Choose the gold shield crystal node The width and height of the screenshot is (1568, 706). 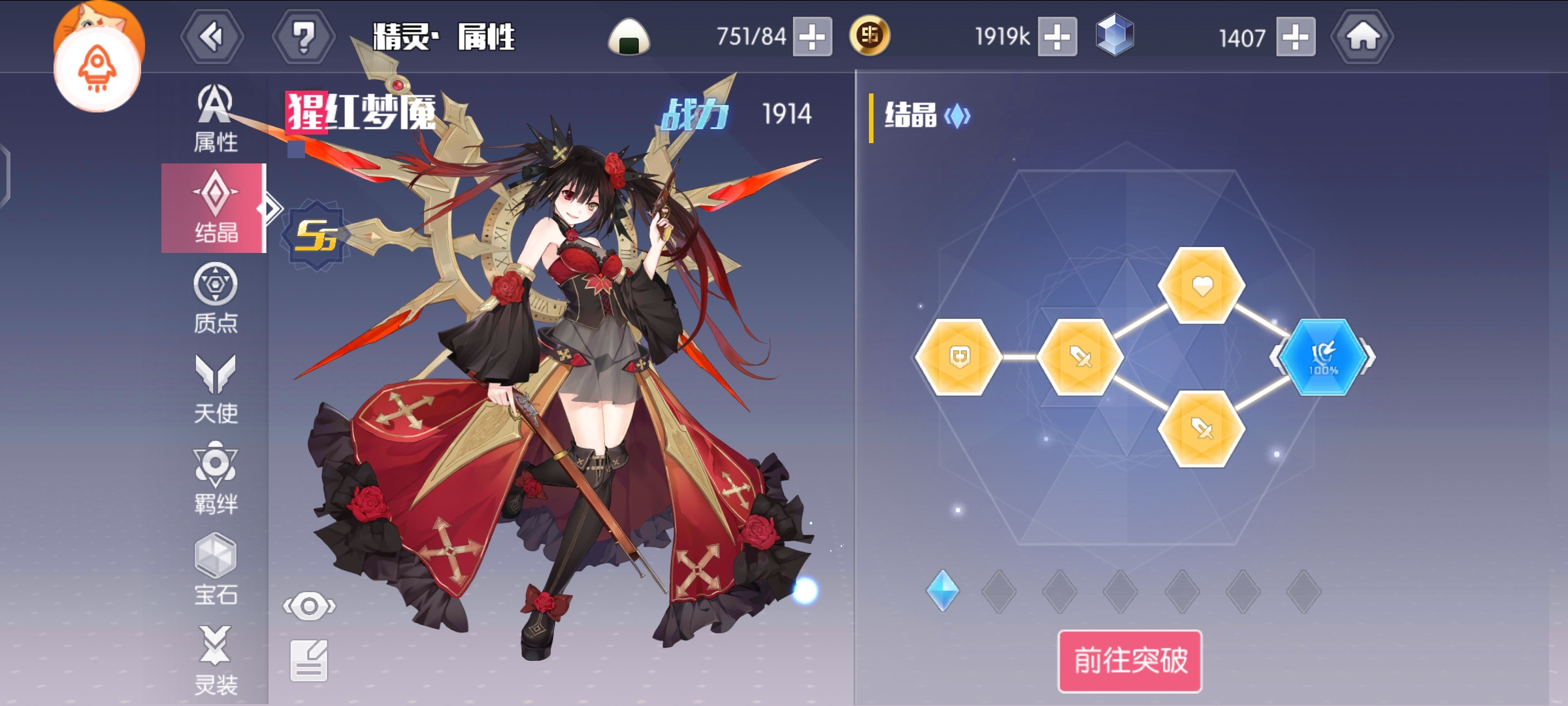click(x=958, y=358)
